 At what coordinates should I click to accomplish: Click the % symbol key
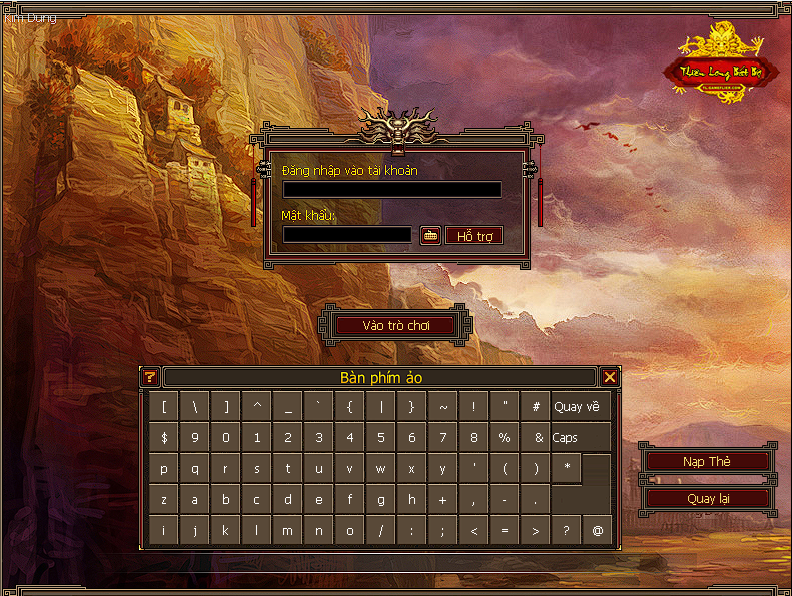click(x=505, y=438)
